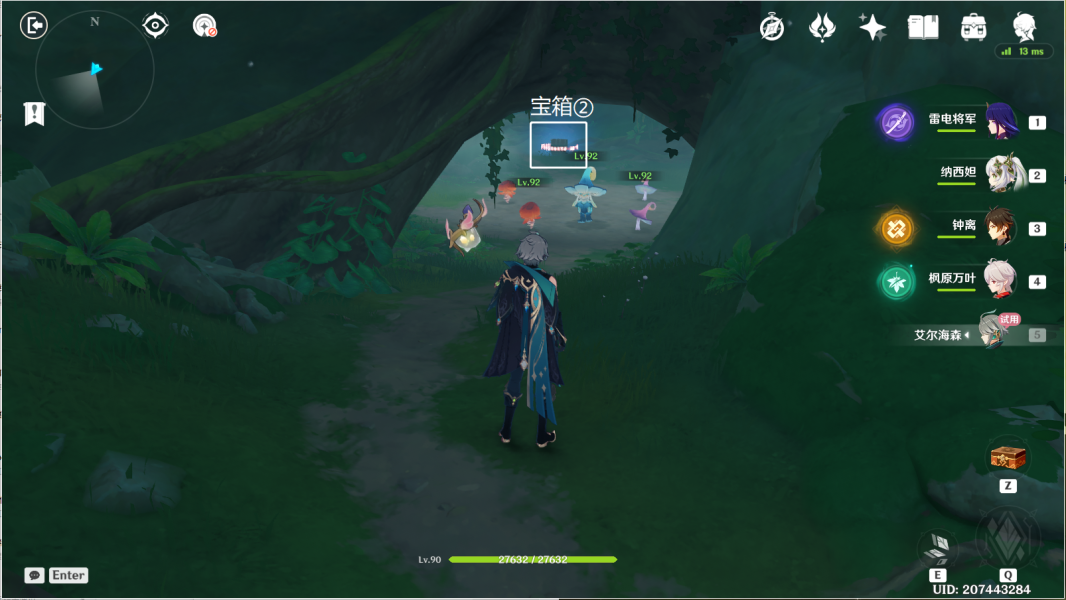Switch to party member 枫原万叶
1066x600 pixels.
click(x=1000, y=281)
